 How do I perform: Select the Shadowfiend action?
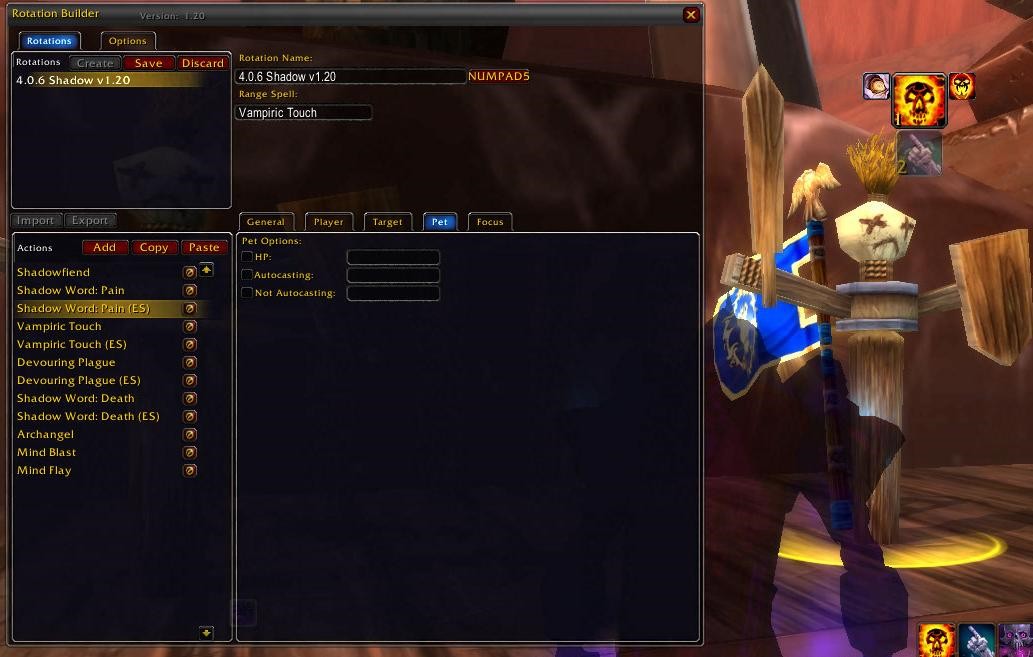[54, 272]
